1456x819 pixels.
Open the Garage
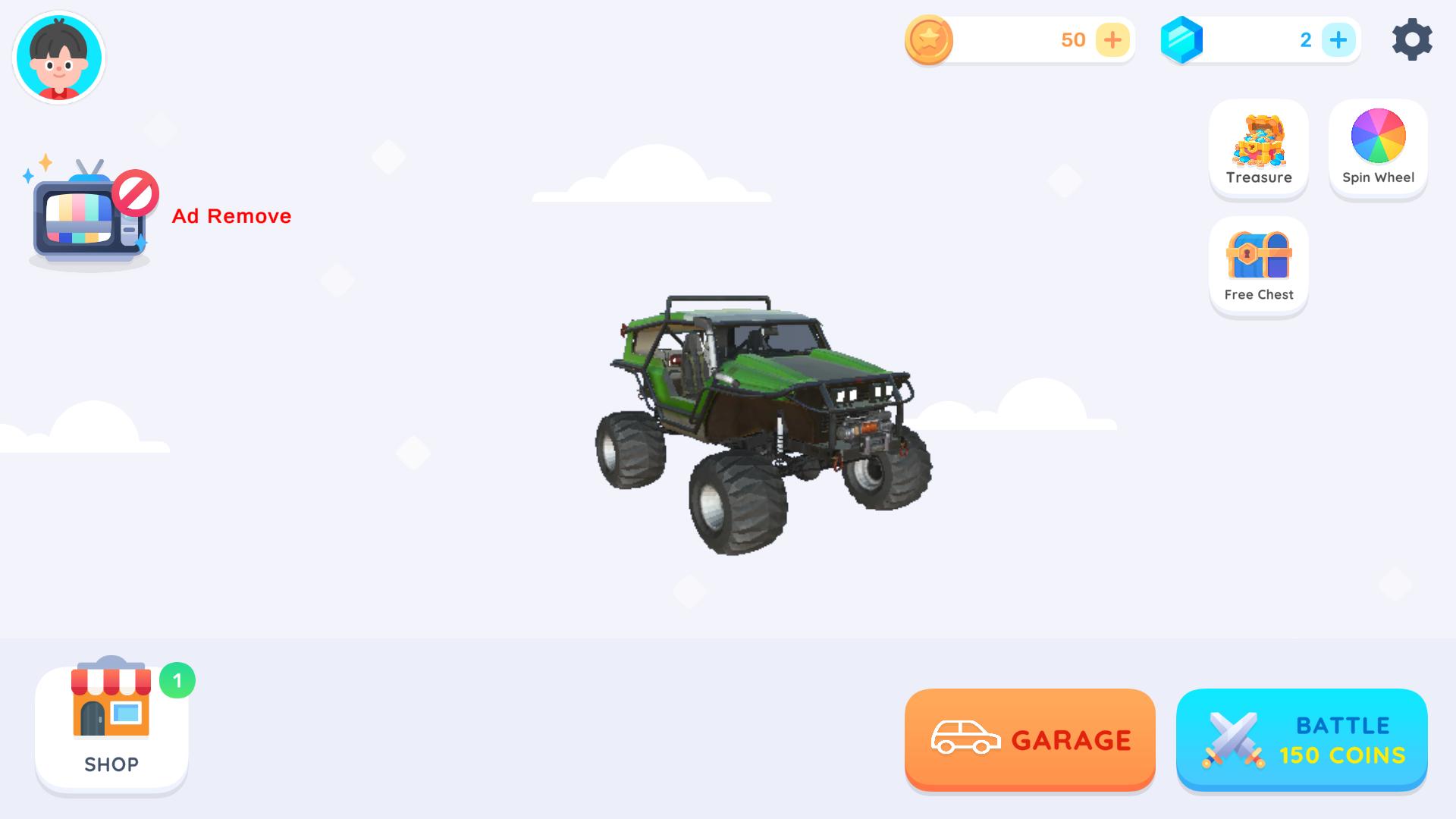click(1030, 739)
